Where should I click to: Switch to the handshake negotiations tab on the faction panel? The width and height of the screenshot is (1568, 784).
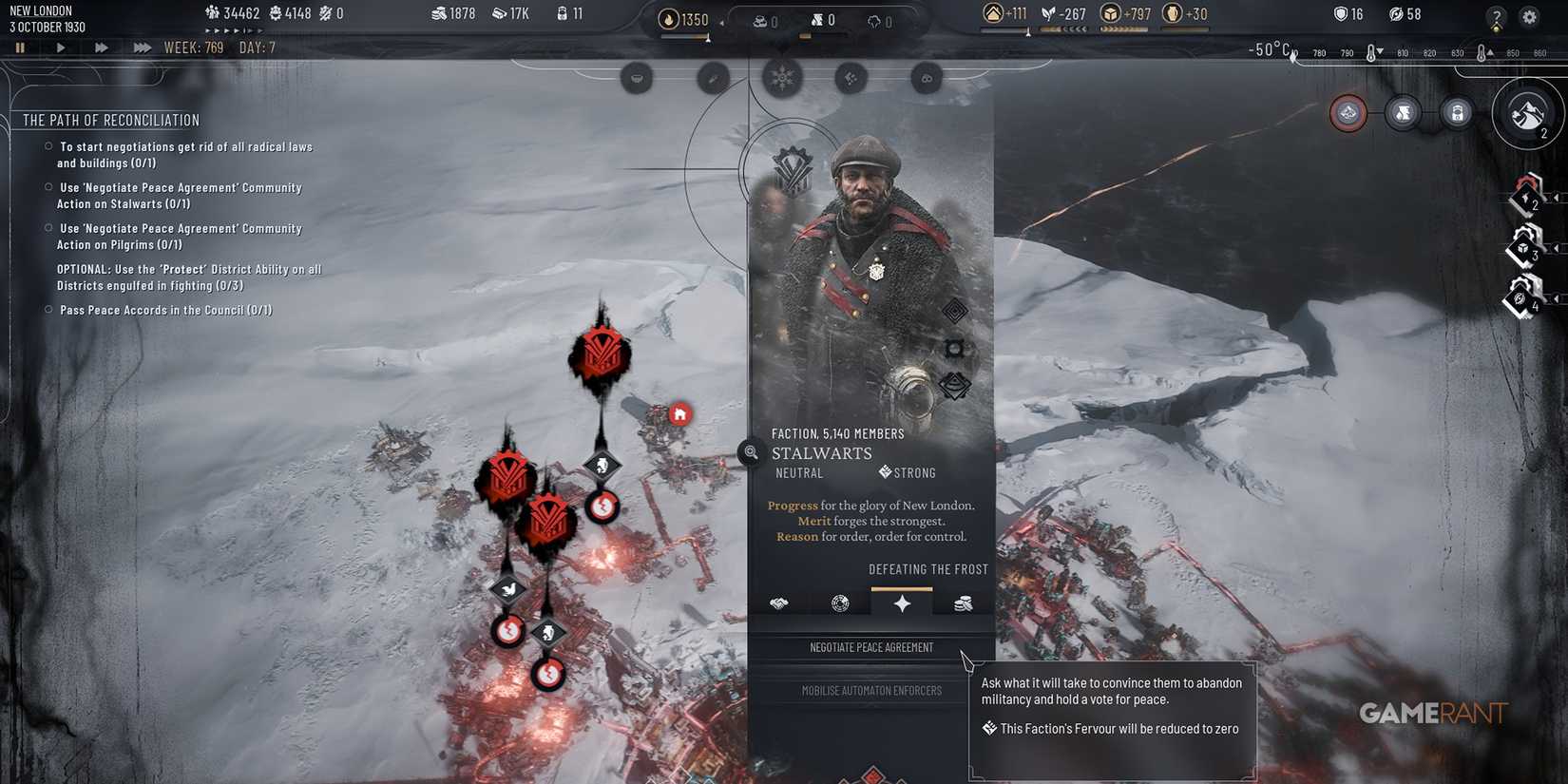(x=779, y=603)
